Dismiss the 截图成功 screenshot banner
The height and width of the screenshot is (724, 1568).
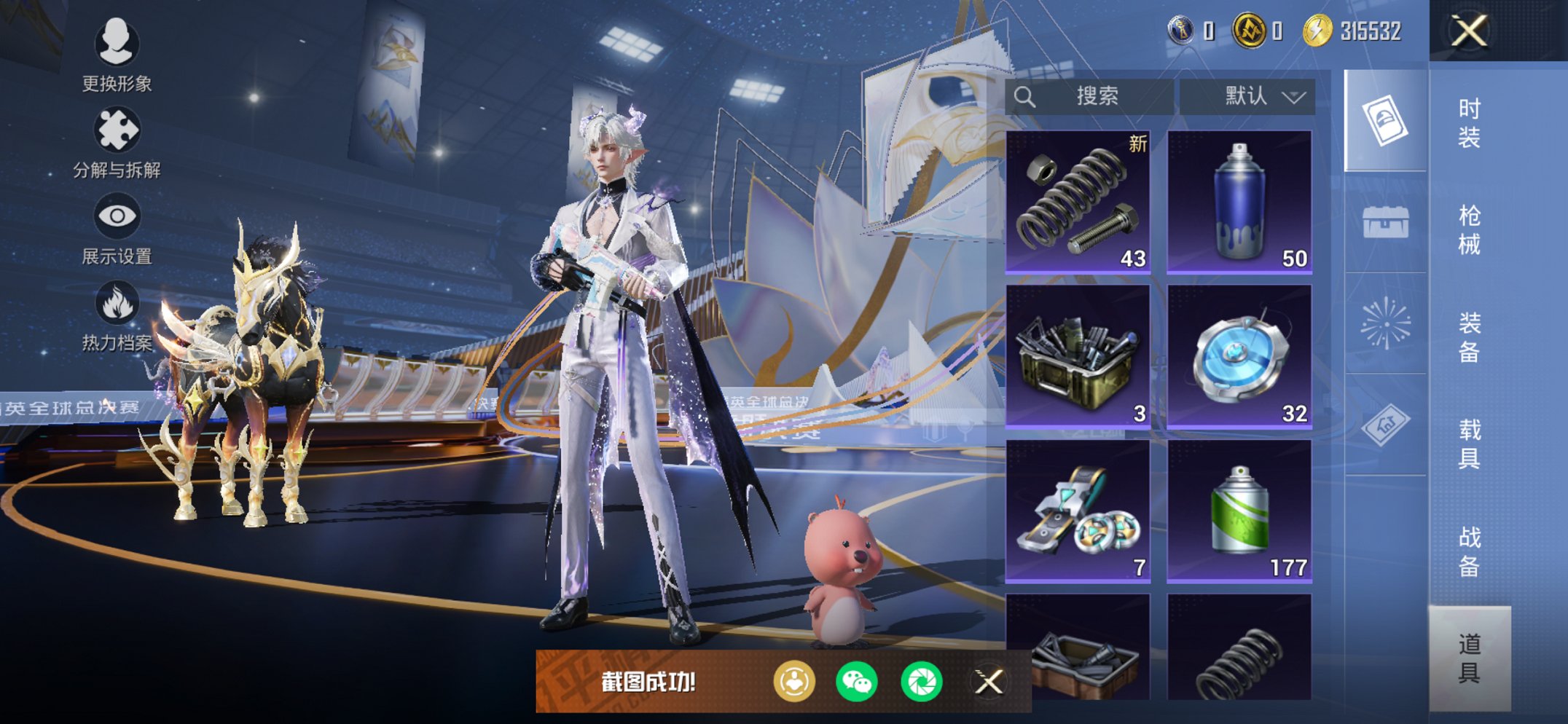[x=989, y=682]
